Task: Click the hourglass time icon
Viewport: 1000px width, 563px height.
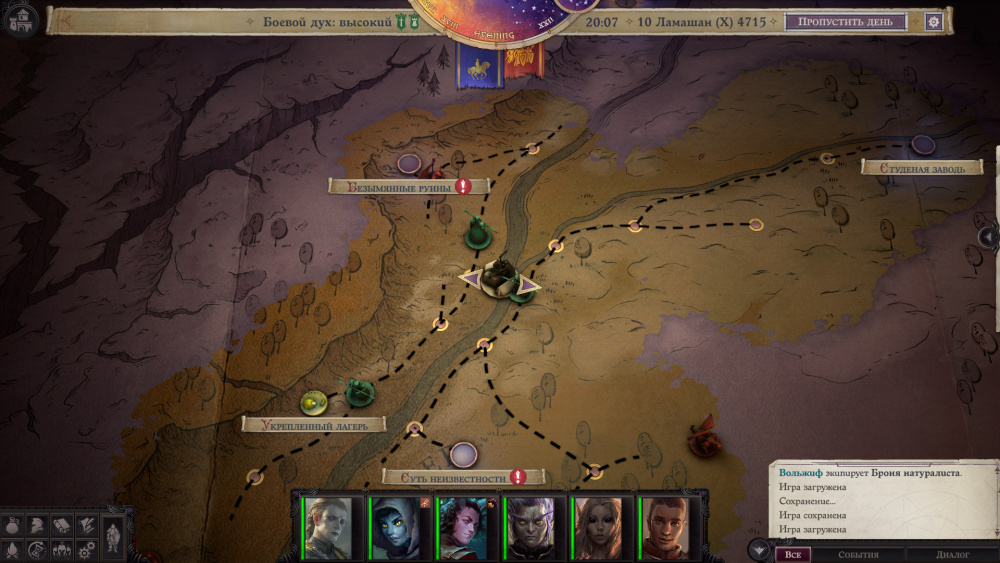Action: point(36,549)
